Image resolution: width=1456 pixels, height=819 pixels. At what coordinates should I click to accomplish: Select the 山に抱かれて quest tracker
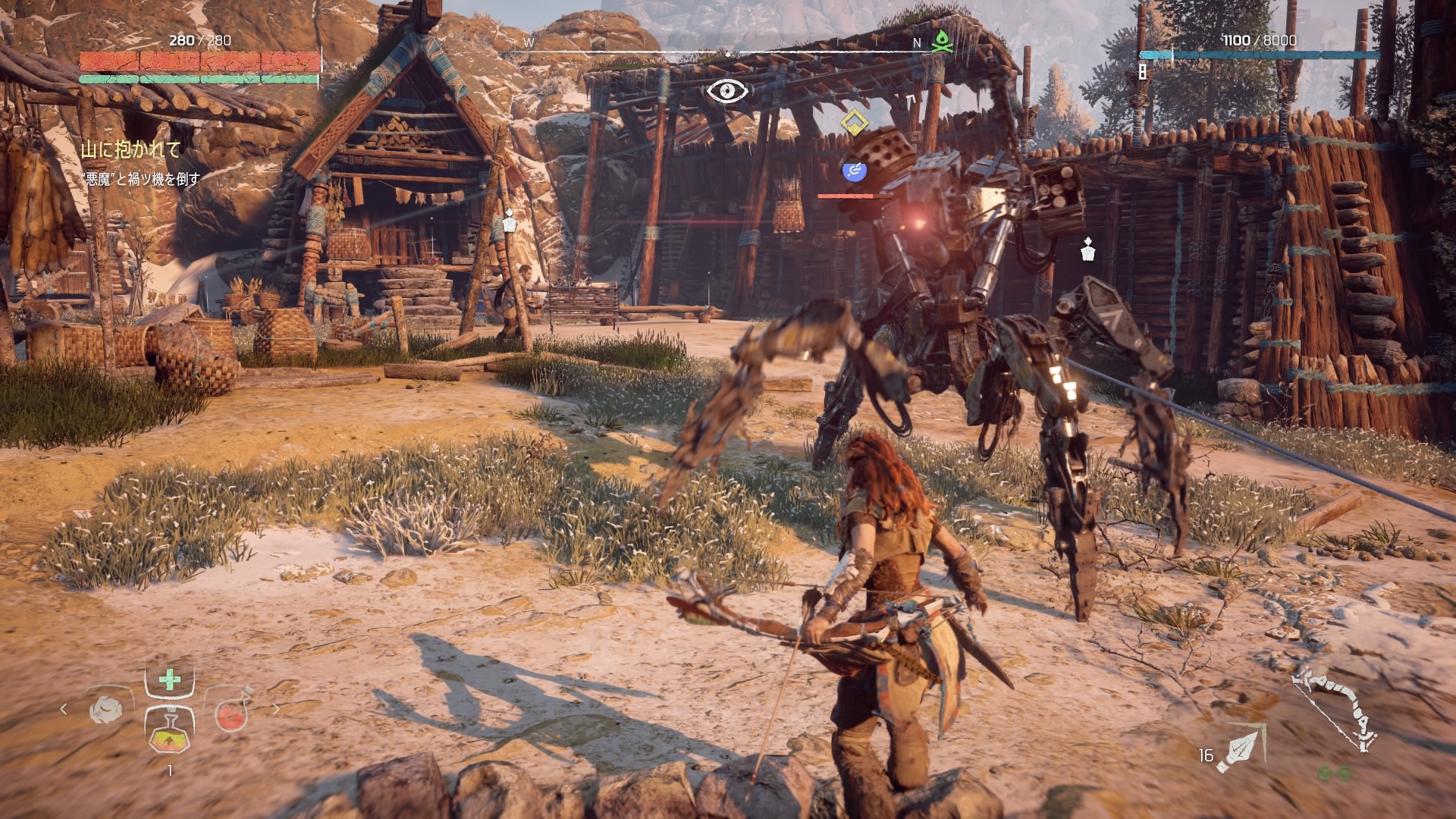pyautogui.click(x=130, y=149)
